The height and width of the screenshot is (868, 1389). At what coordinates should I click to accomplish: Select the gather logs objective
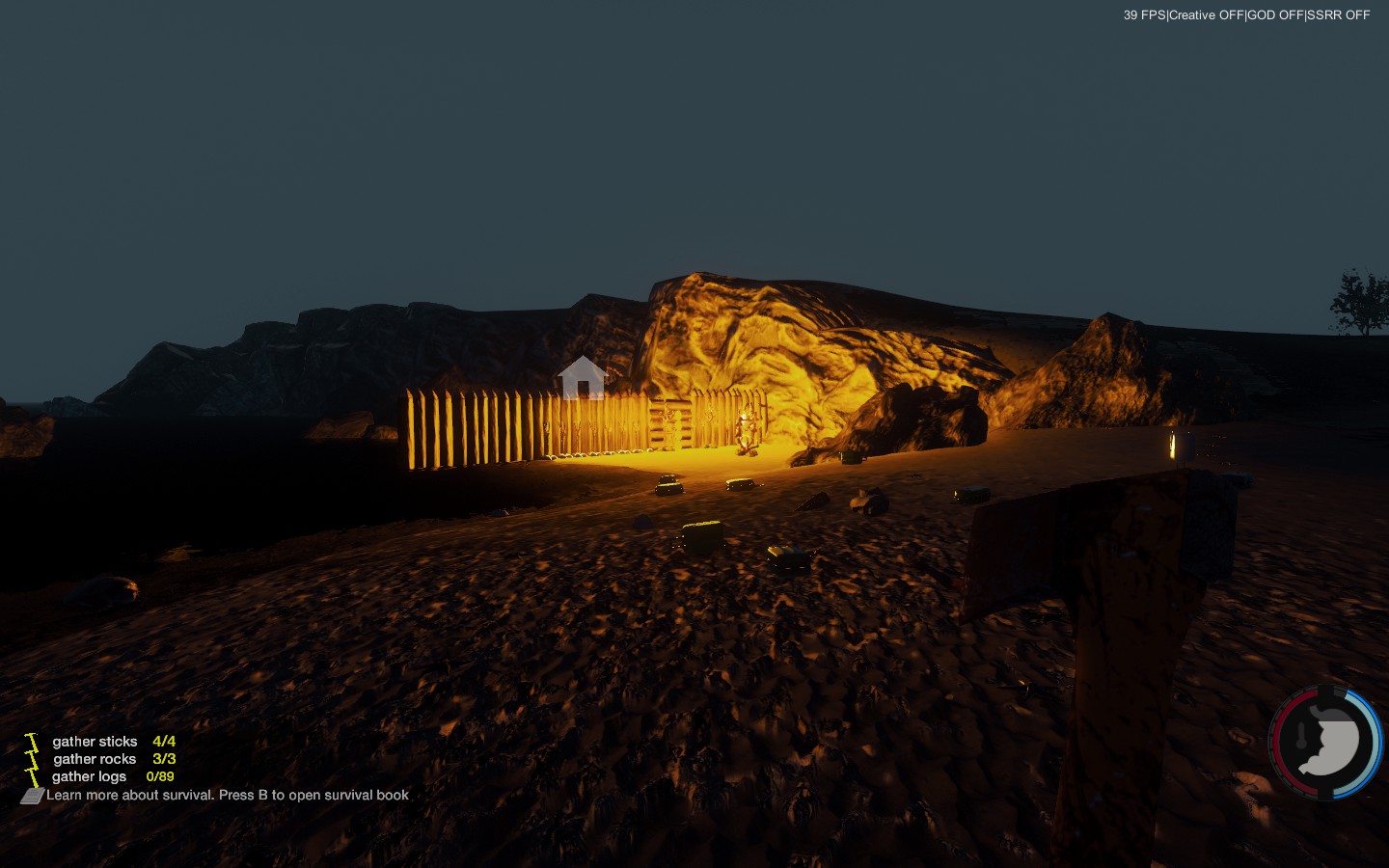tap(89, 776)
